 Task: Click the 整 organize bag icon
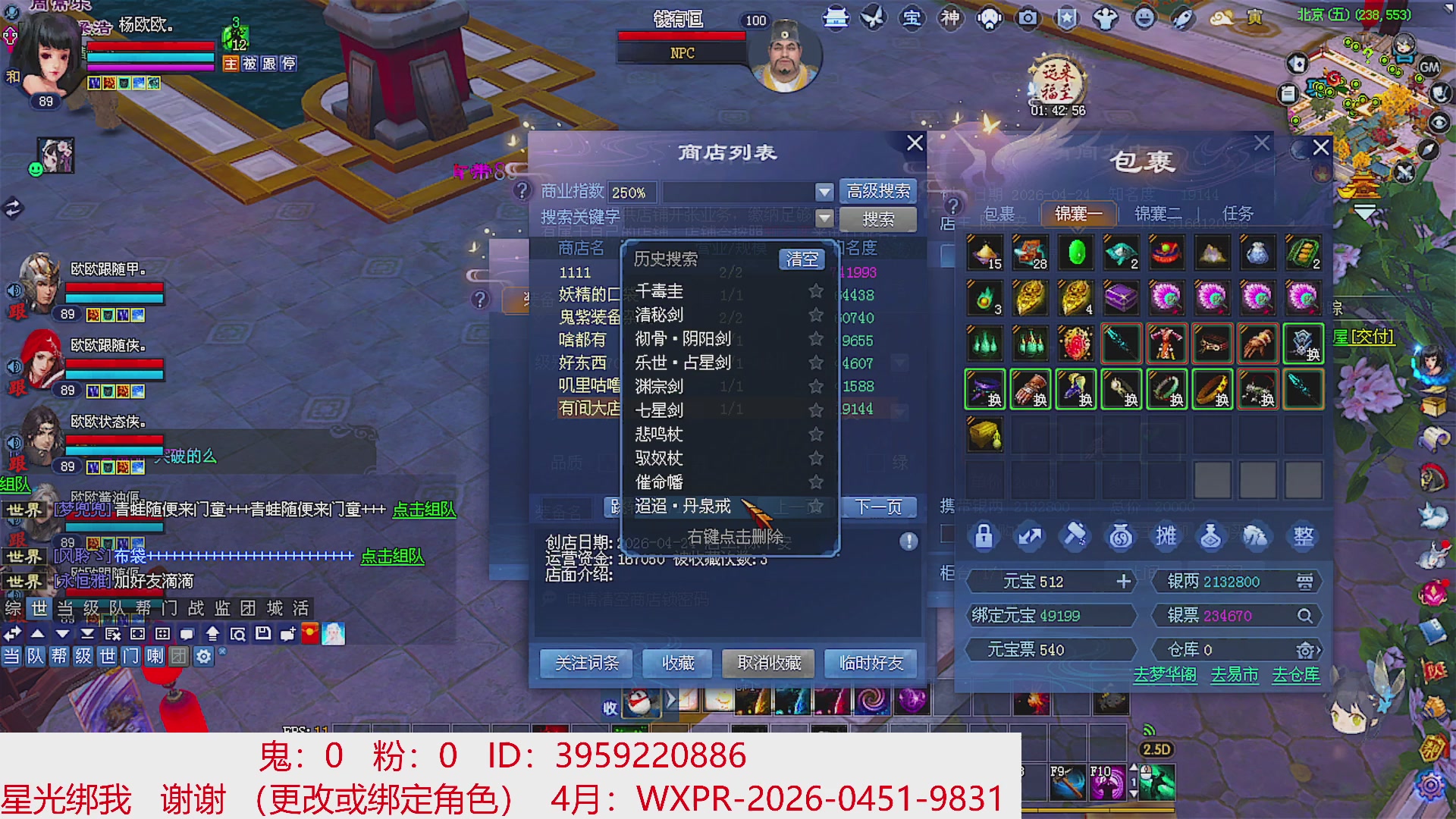pos(1303,536)
